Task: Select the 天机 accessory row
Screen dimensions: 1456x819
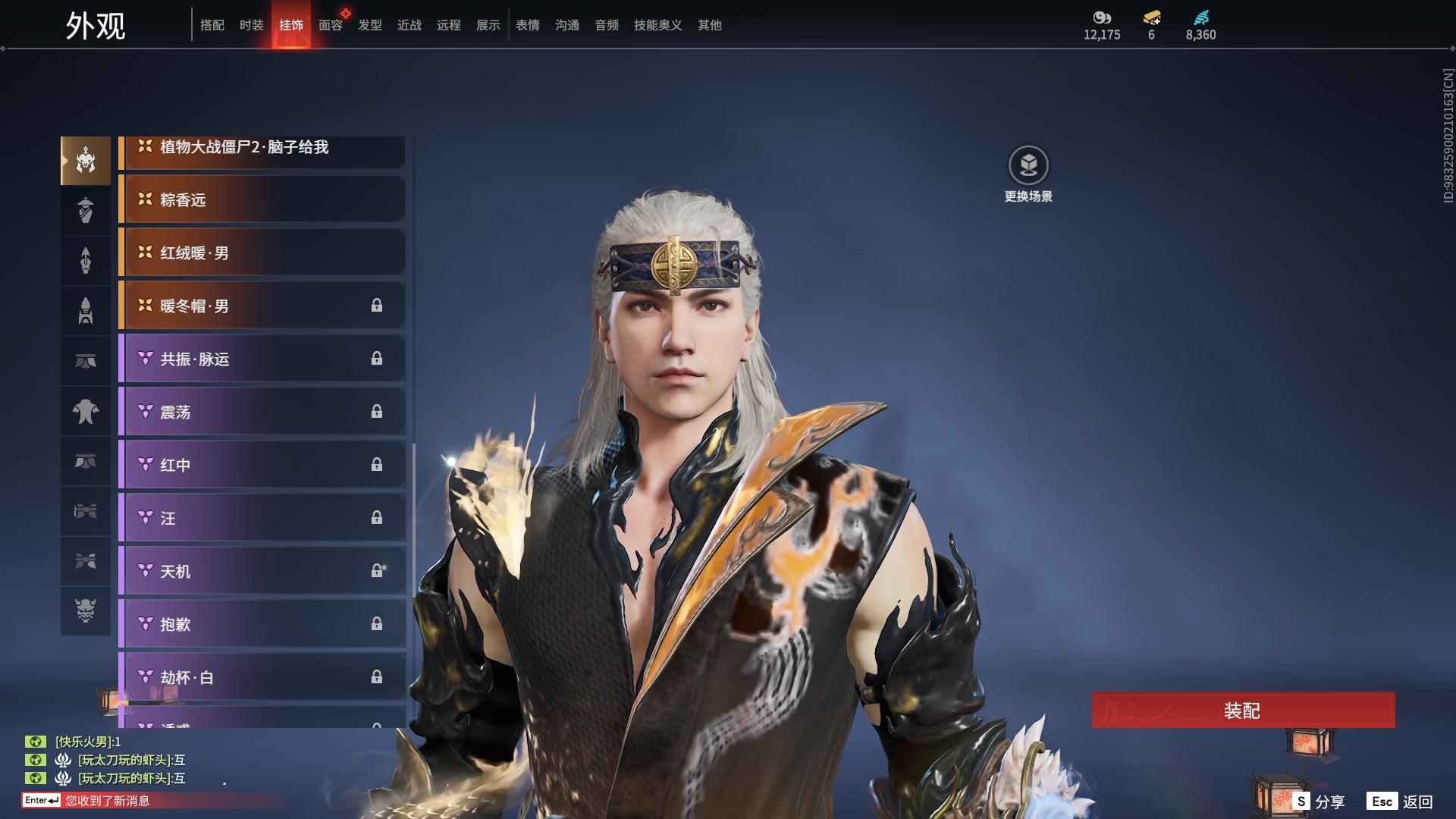Action: pos(262,572)
